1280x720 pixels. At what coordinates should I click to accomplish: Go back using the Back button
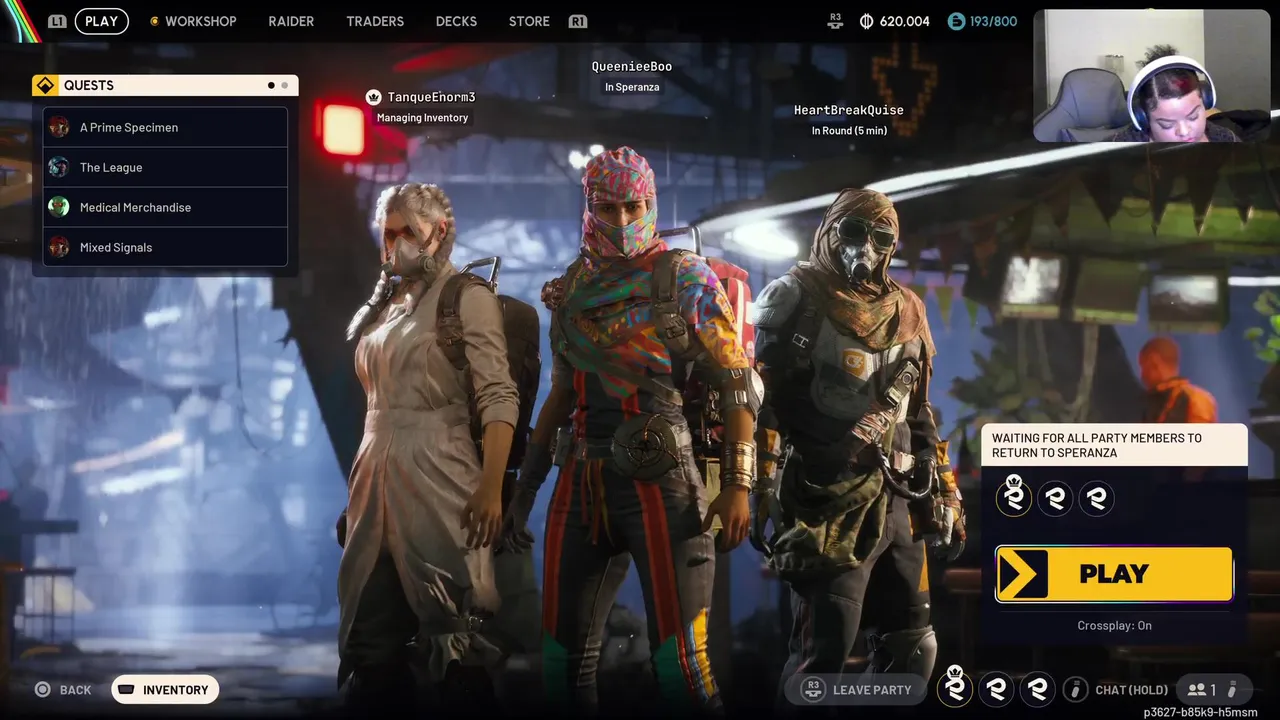tap(64, 690)
